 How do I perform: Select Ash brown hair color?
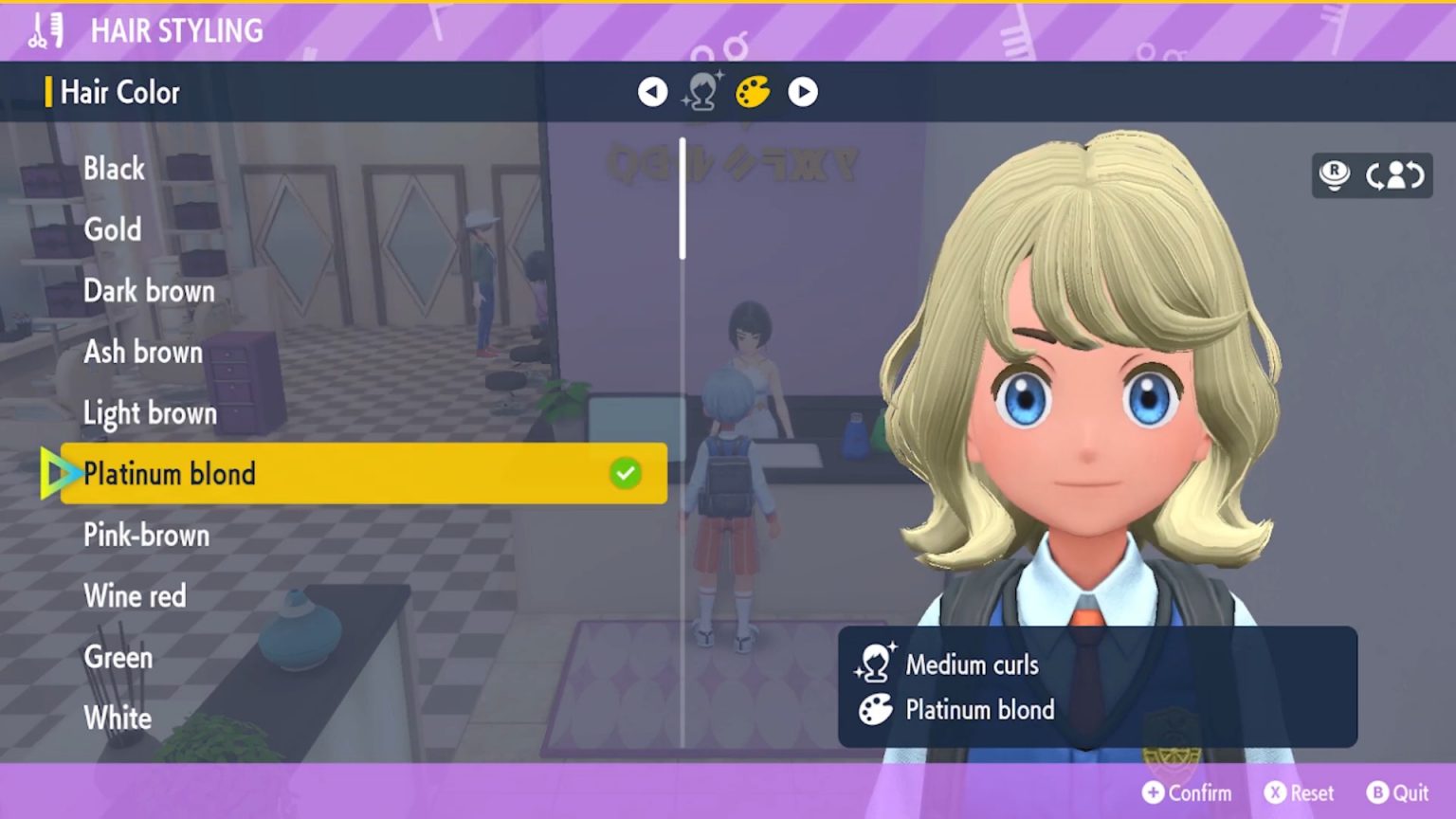(143, 352)
